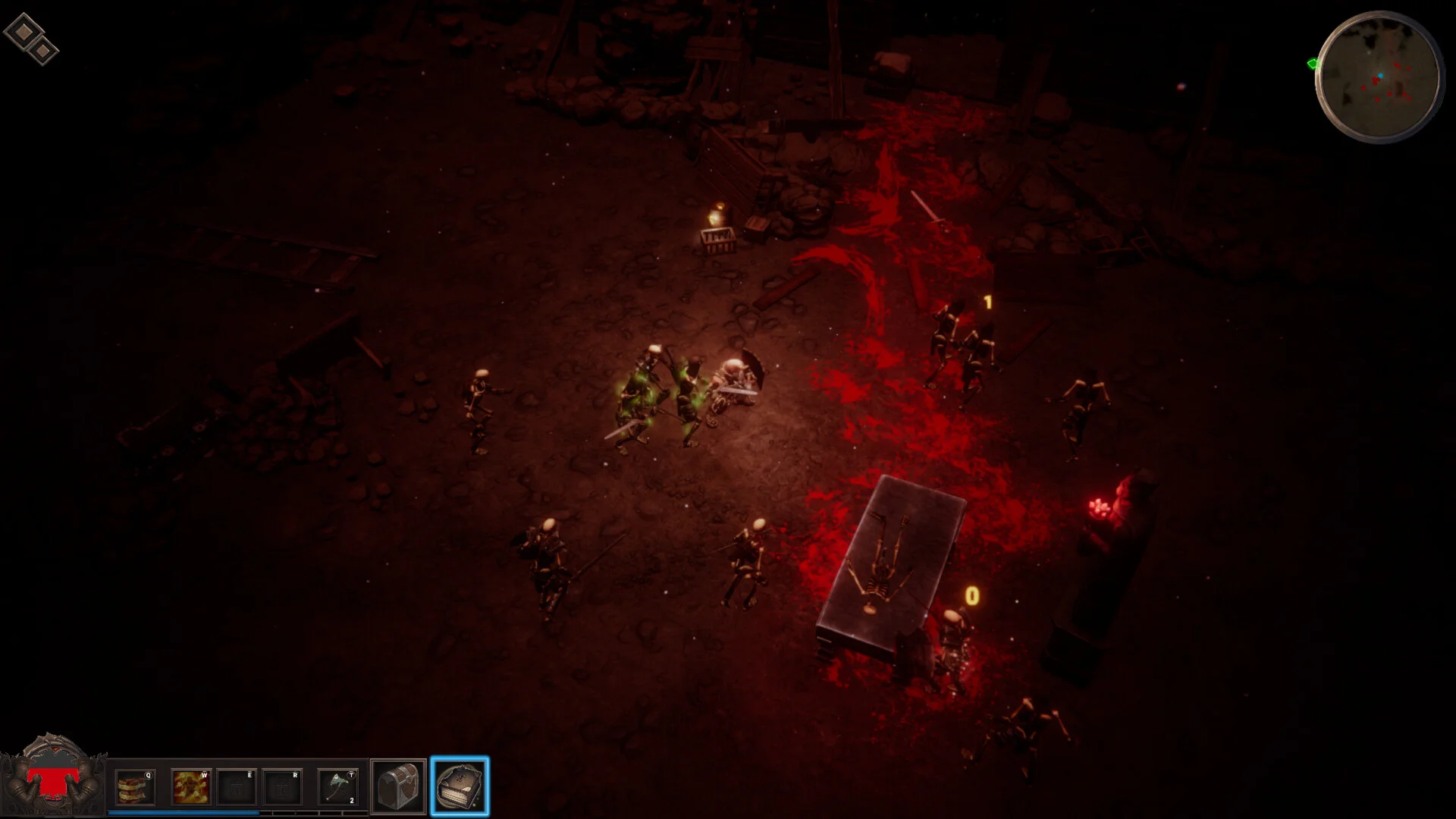This screenshot has height=819, width=1456.
Task: Open the treasure chest inventory
Action: coord(398,787)
